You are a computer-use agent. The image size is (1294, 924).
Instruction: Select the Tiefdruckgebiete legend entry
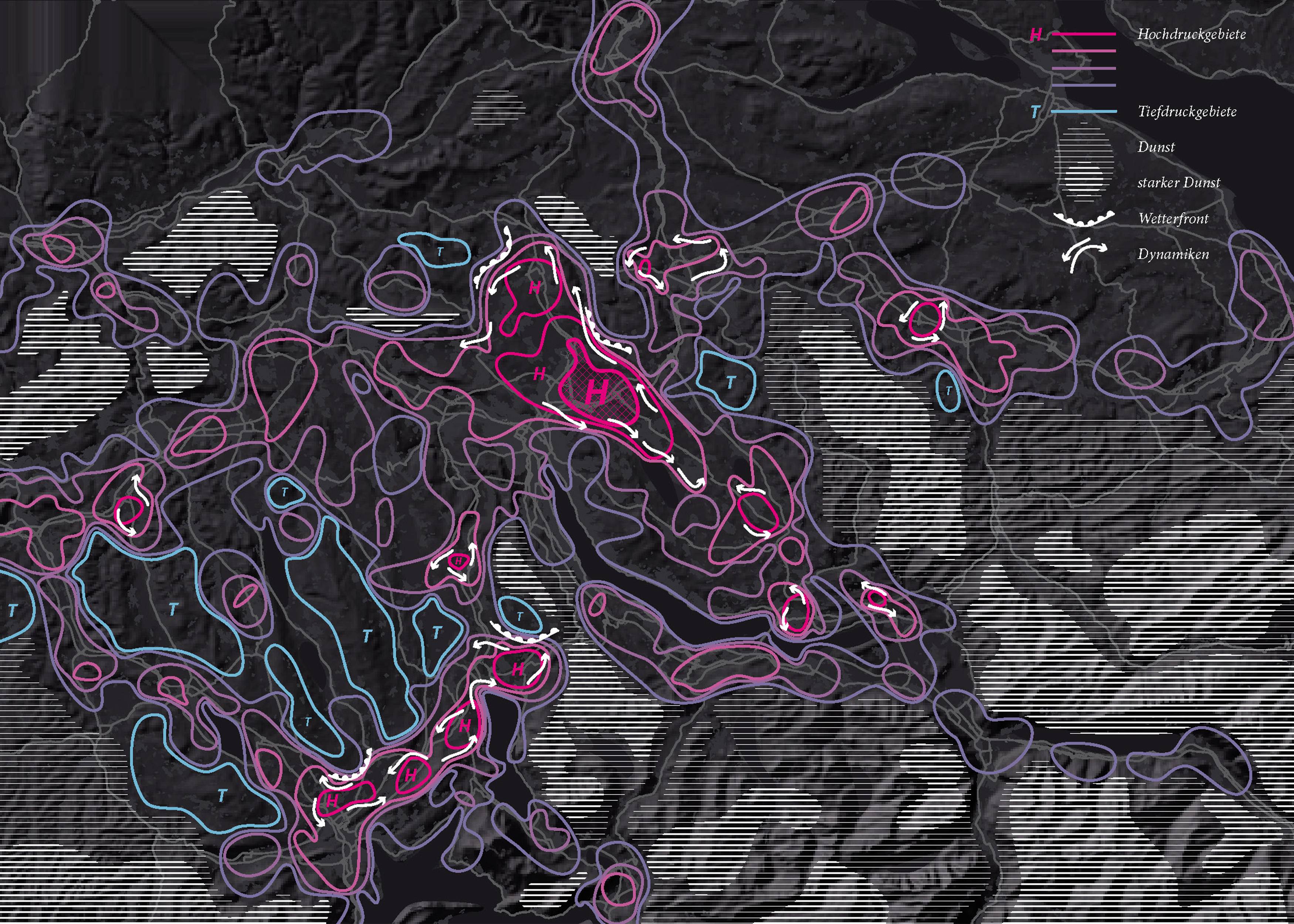(x=1186, y=112)
